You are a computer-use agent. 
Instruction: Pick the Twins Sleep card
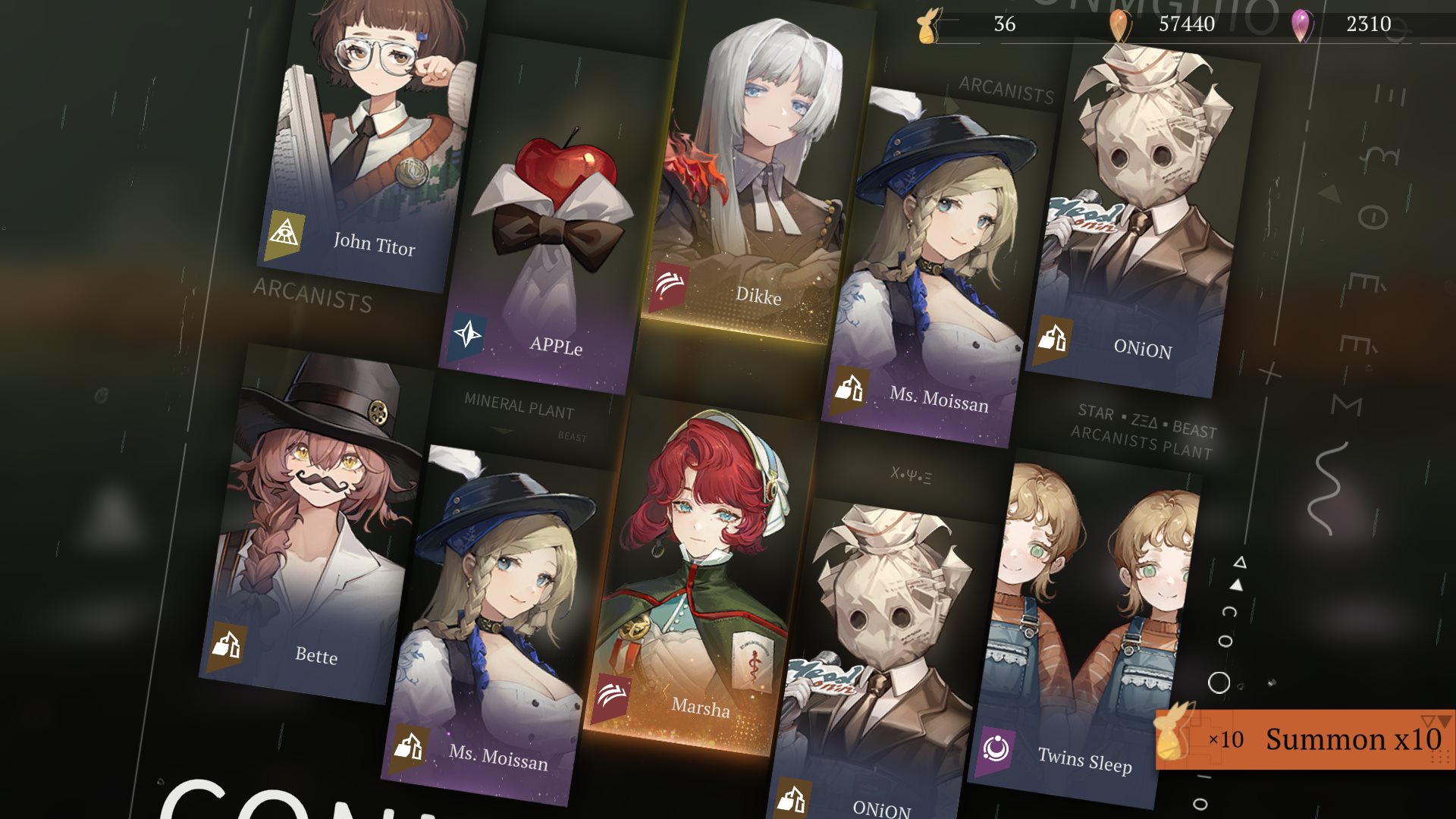pyautogui.click(x=1084, y=629)
